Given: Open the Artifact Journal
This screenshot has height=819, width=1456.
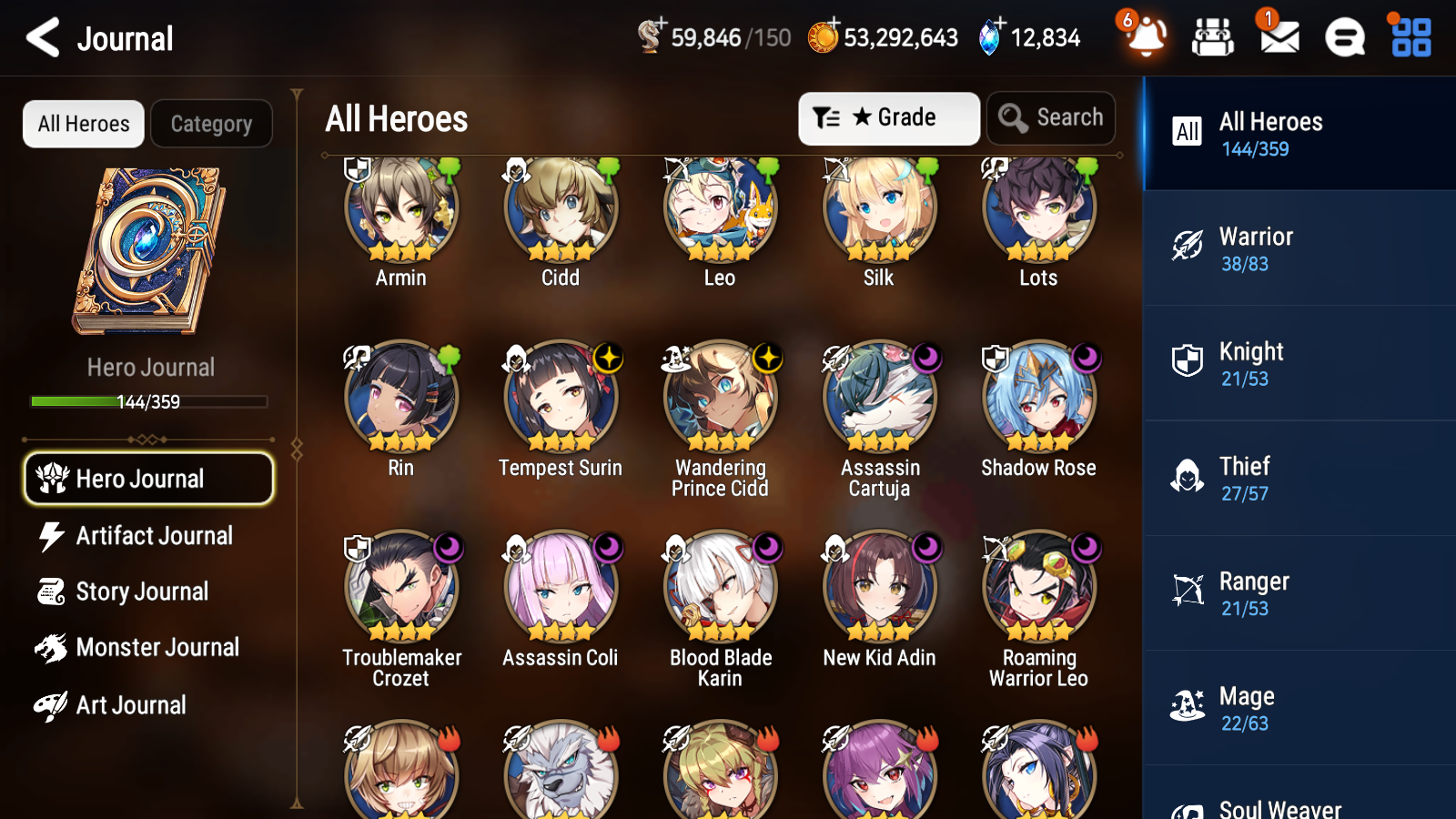Looking at the screenshot, I should click(x=148, y=536).
